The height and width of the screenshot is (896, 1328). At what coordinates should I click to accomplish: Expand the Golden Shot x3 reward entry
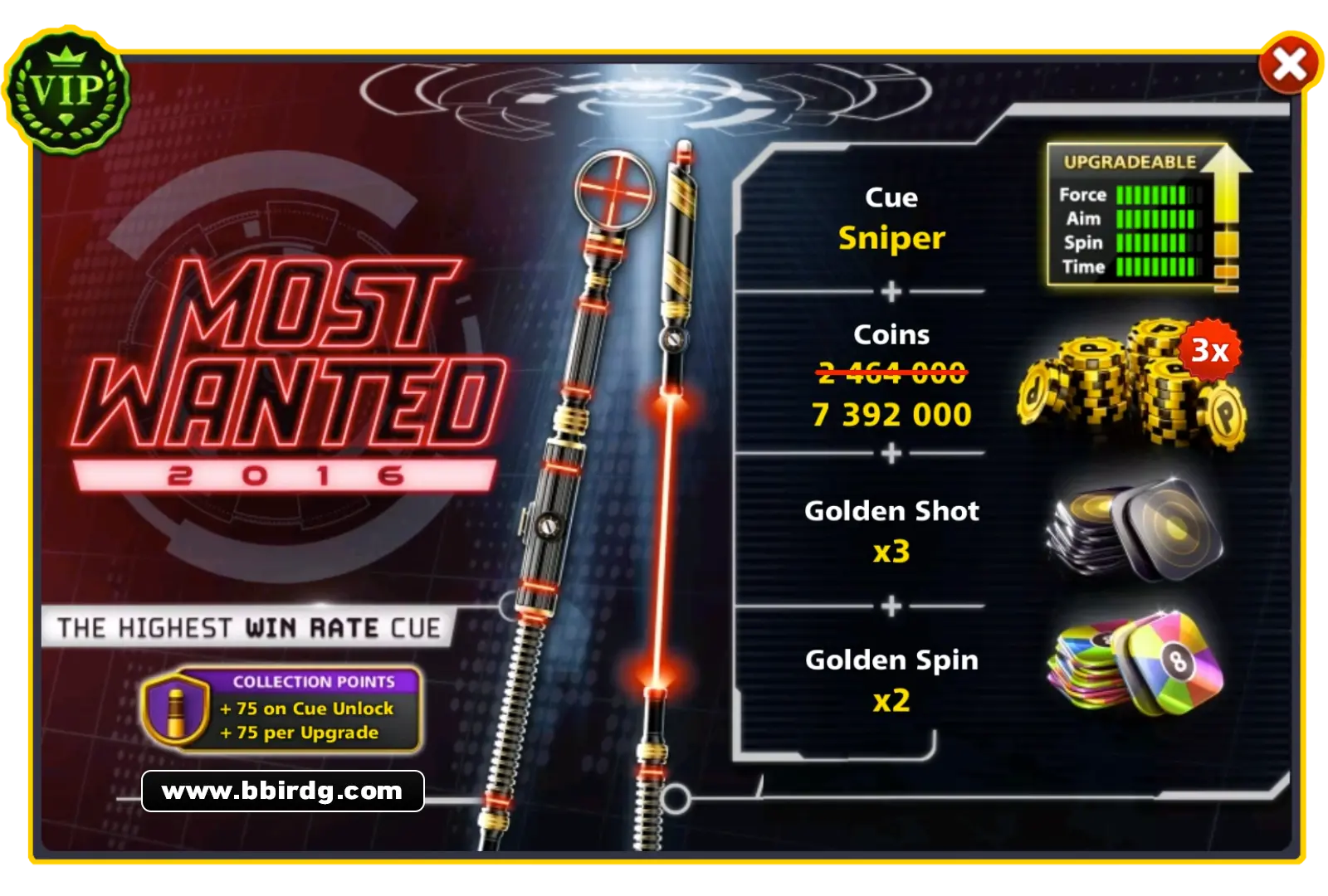coord(891,531)
